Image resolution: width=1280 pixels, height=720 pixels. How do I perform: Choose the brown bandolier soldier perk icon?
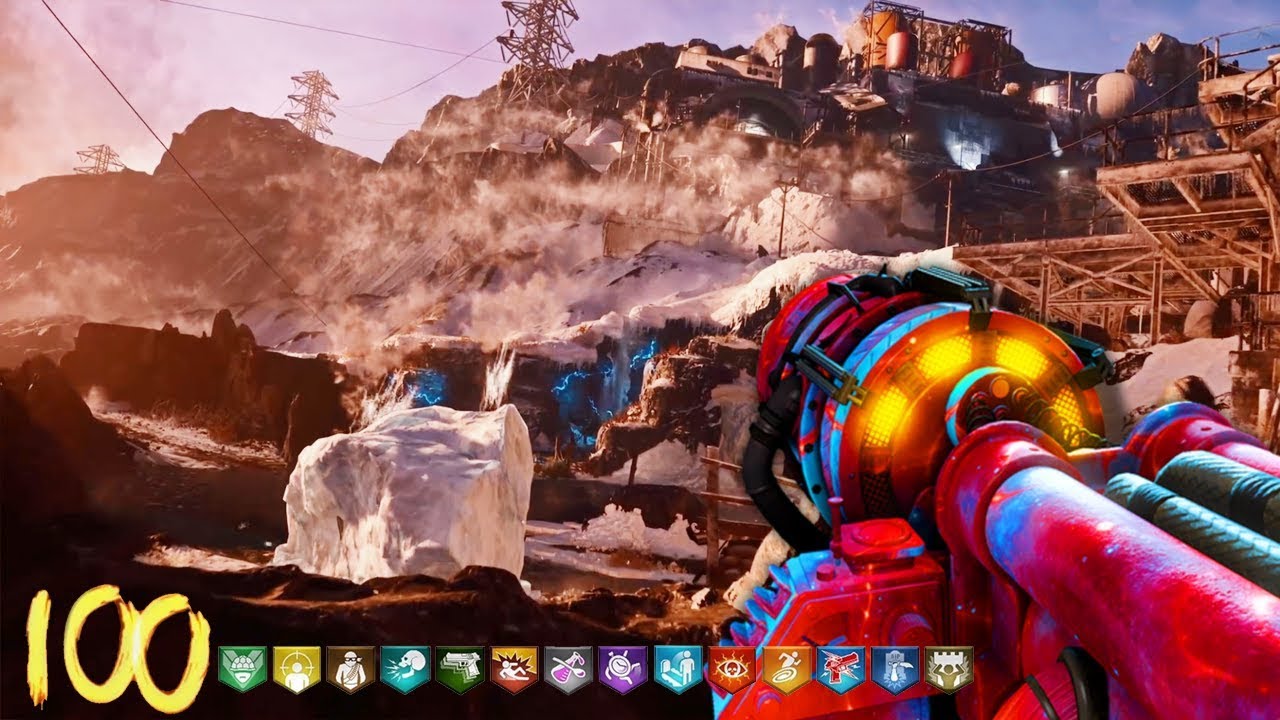point(350,668)
